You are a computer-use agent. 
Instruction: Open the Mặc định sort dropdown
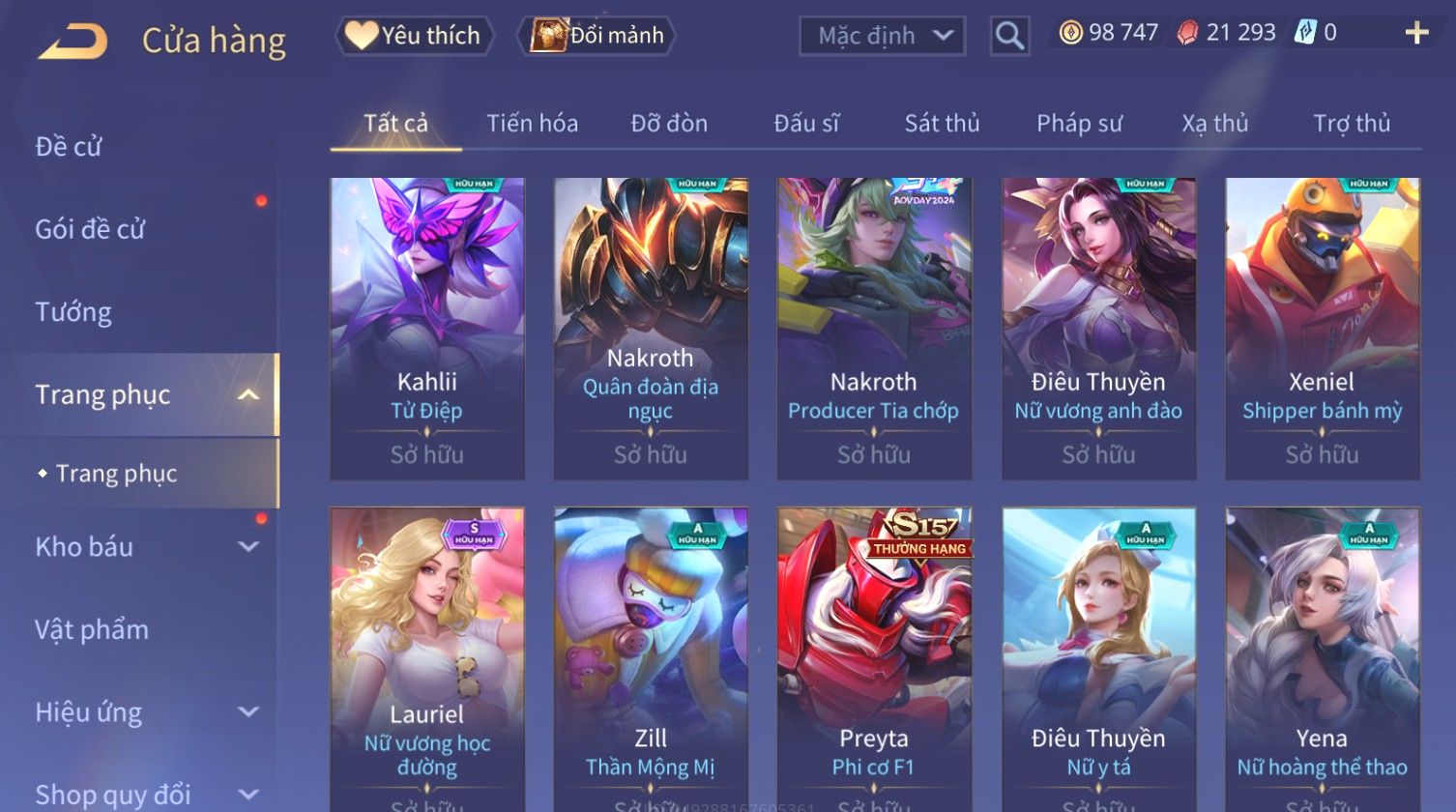click(882, 36)
